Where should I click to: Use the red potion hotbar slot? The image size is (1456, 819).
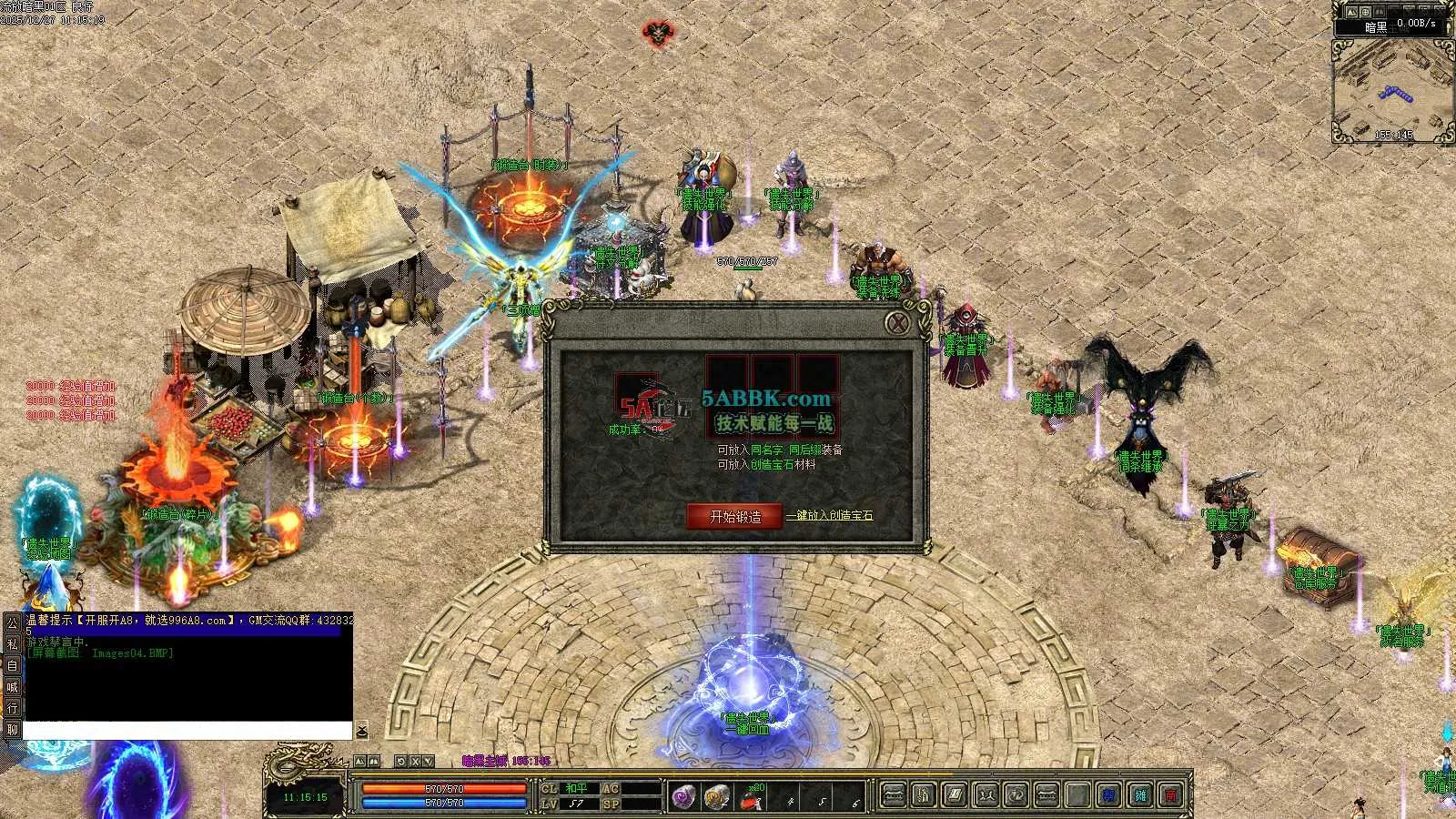[751, 798]
